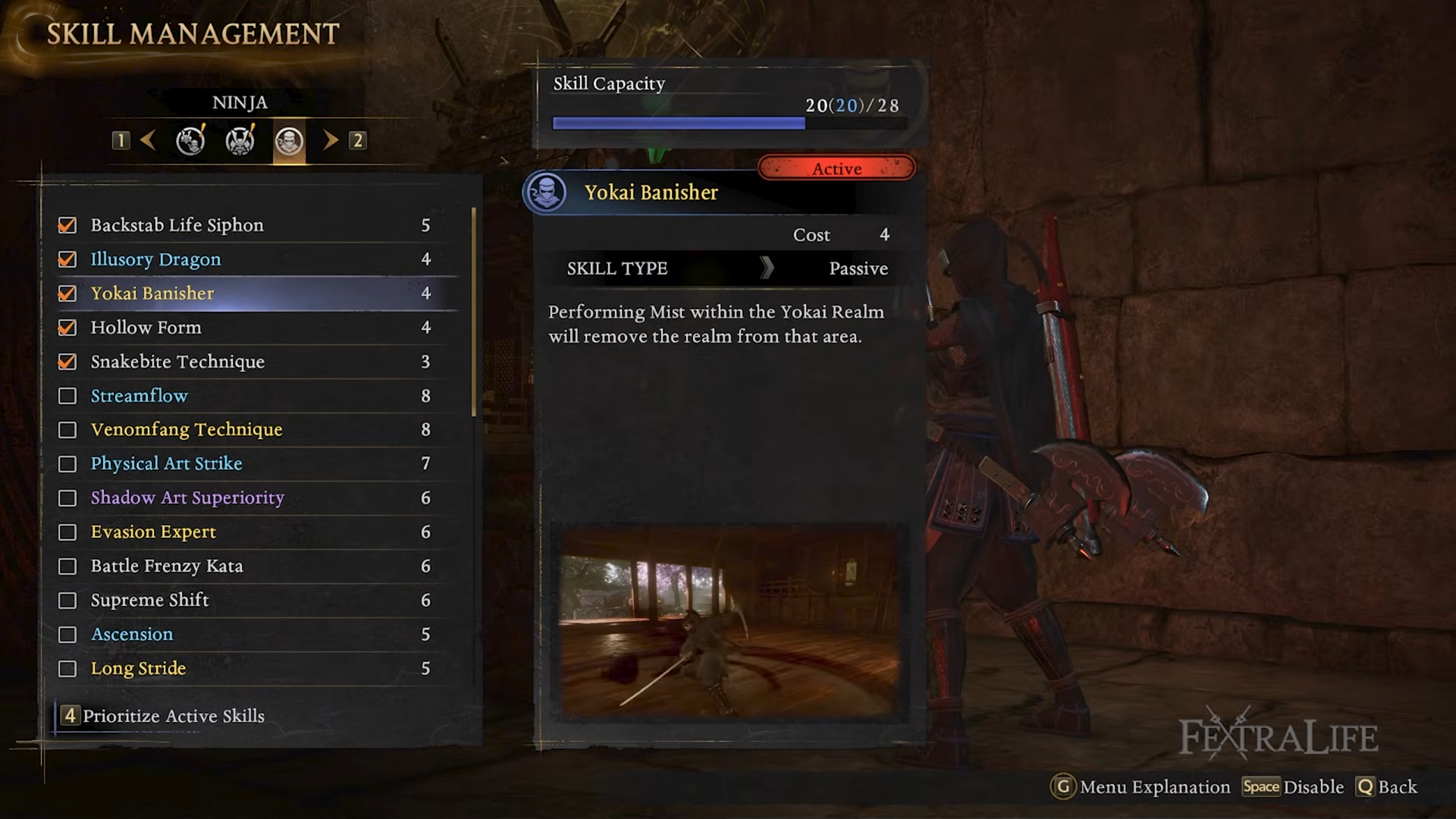
Task: Switch to the first samurai helmet tab
Action: (x=190, y=141)
